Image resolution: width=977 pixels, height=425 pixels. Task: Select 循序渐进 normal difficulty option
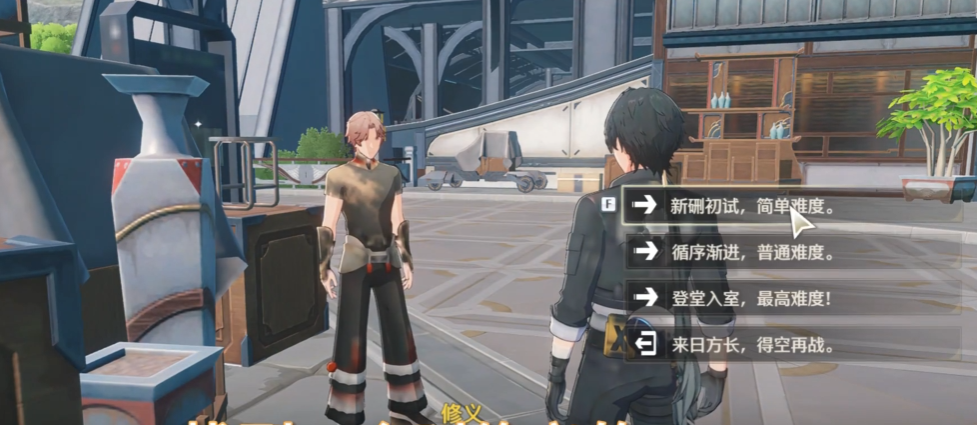750,252
